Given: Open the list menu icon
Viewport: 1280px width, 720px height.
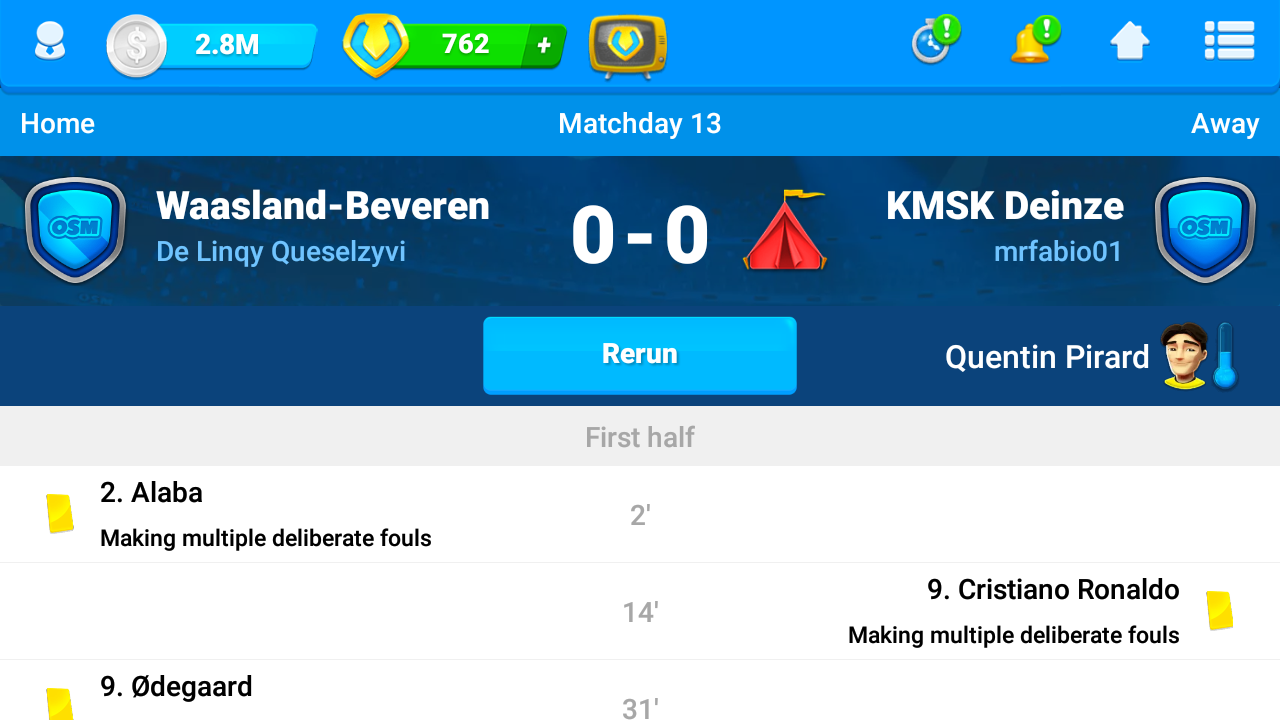Looking at the screenshot, I should click(1229, 42).
